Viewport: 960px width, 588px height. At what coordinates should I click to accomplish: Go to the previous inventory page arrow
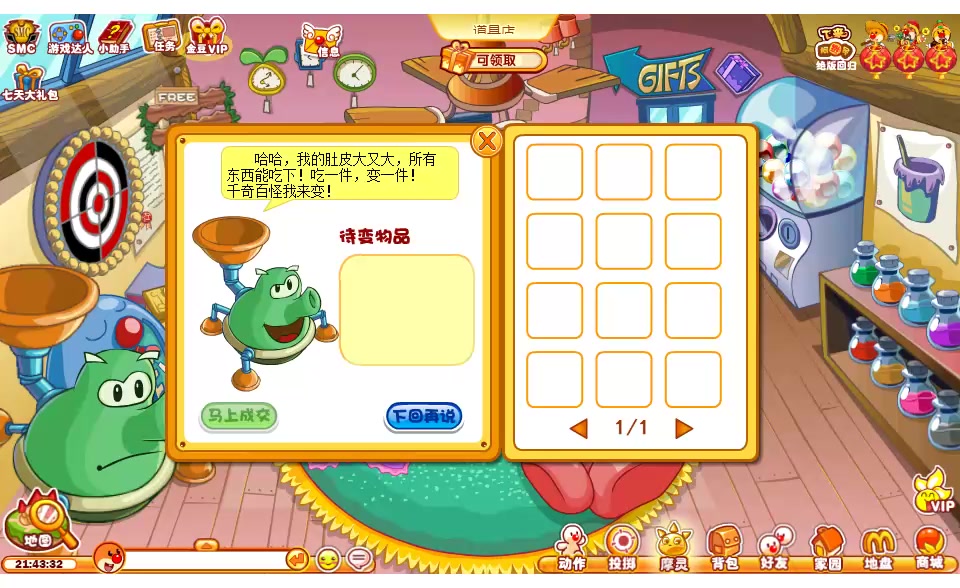[x=578, y=429]
